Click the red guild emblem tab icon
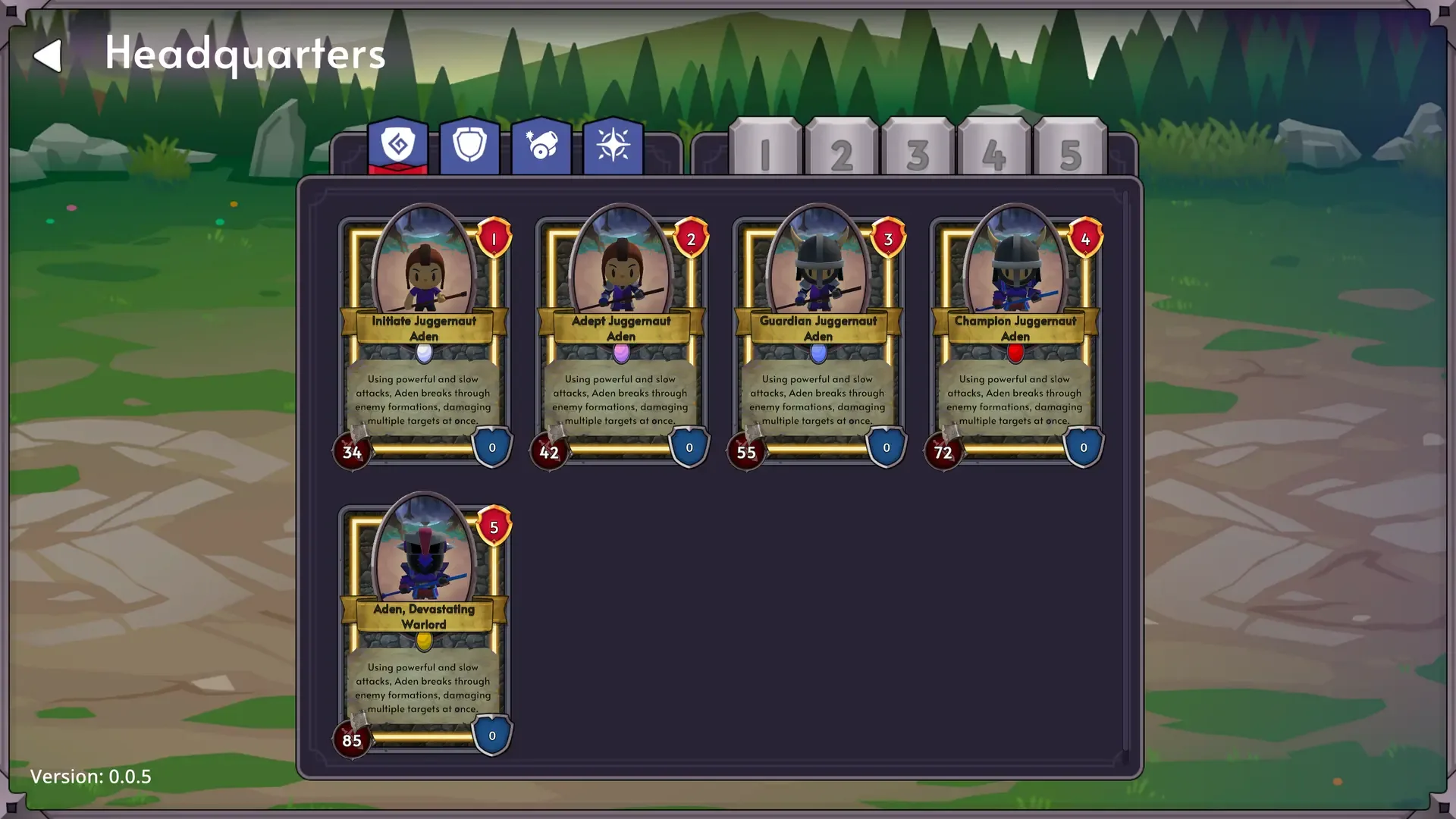Screen dimensions: 1456x819 [398, 146]
